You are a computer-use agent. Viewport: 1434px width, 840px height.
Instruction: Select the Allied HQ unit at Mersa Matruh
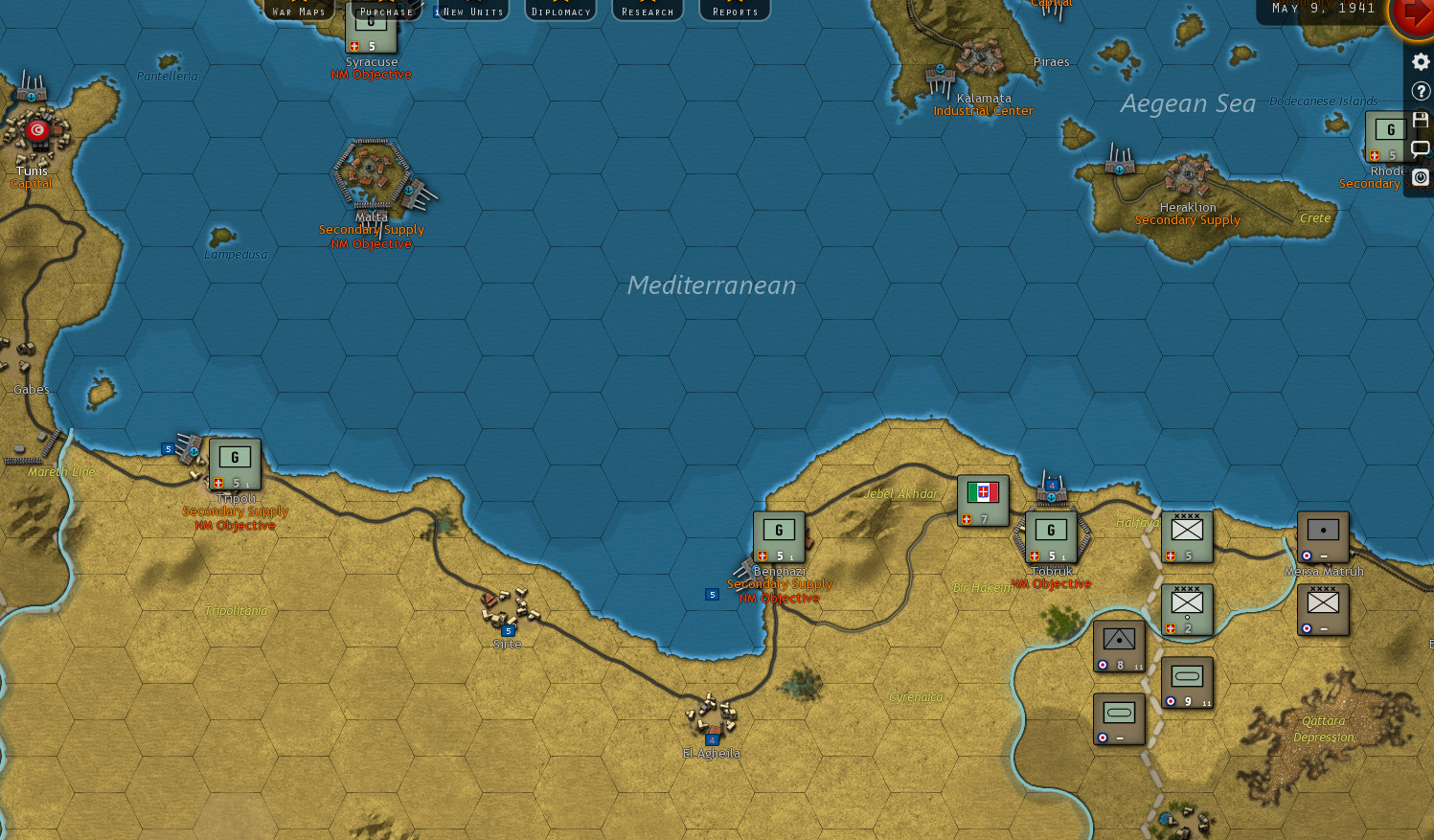pyautogui.click(x=1322, y=536)
